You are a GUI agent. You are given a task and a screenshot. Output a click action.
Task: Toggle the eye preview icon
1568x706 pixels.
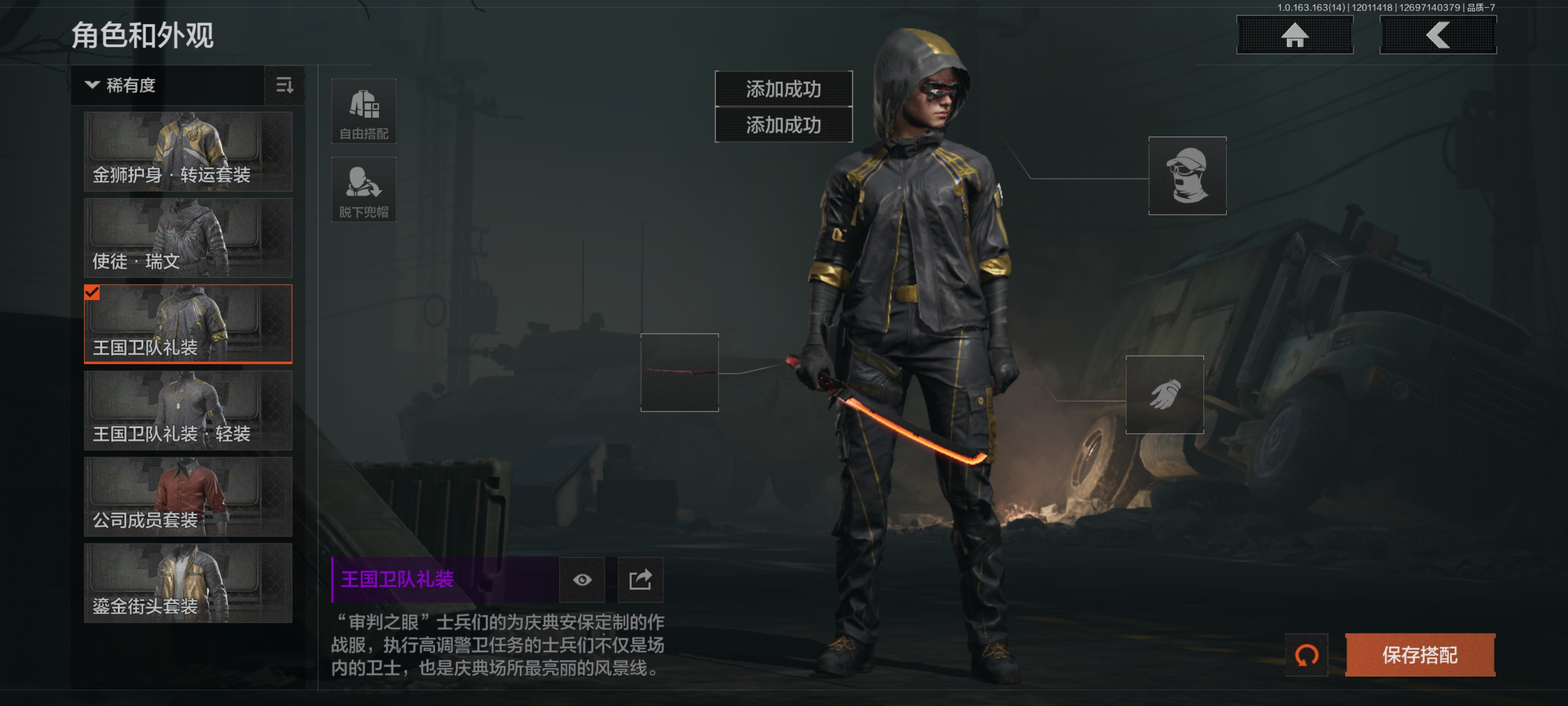click(x=582, y=579)
